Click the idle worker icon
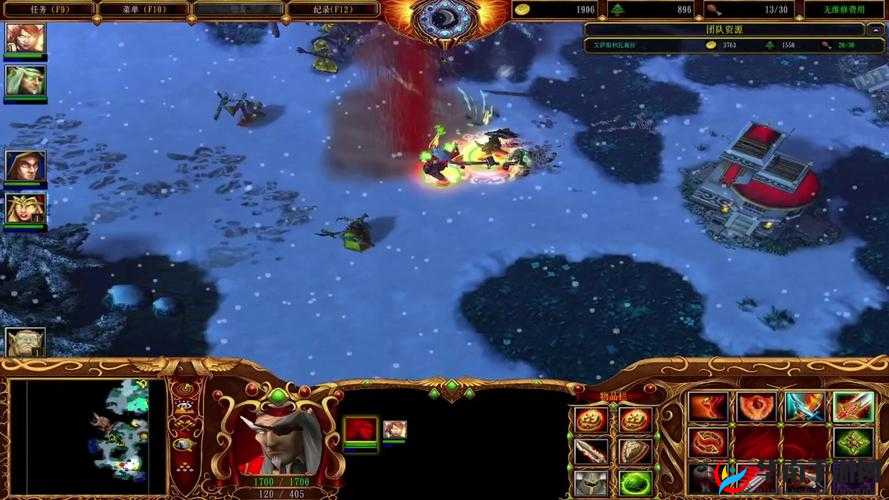889x500 pixels. click(25, 343)
